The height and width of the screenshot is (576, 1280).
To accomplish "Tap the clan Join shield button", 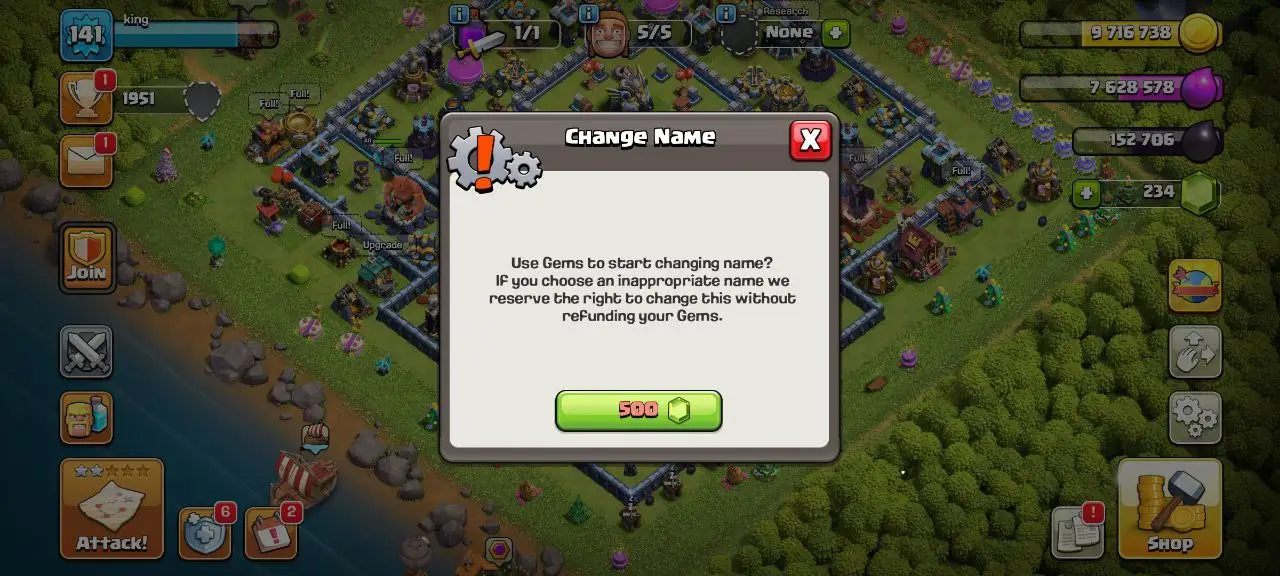I will [x=87, y=256].
